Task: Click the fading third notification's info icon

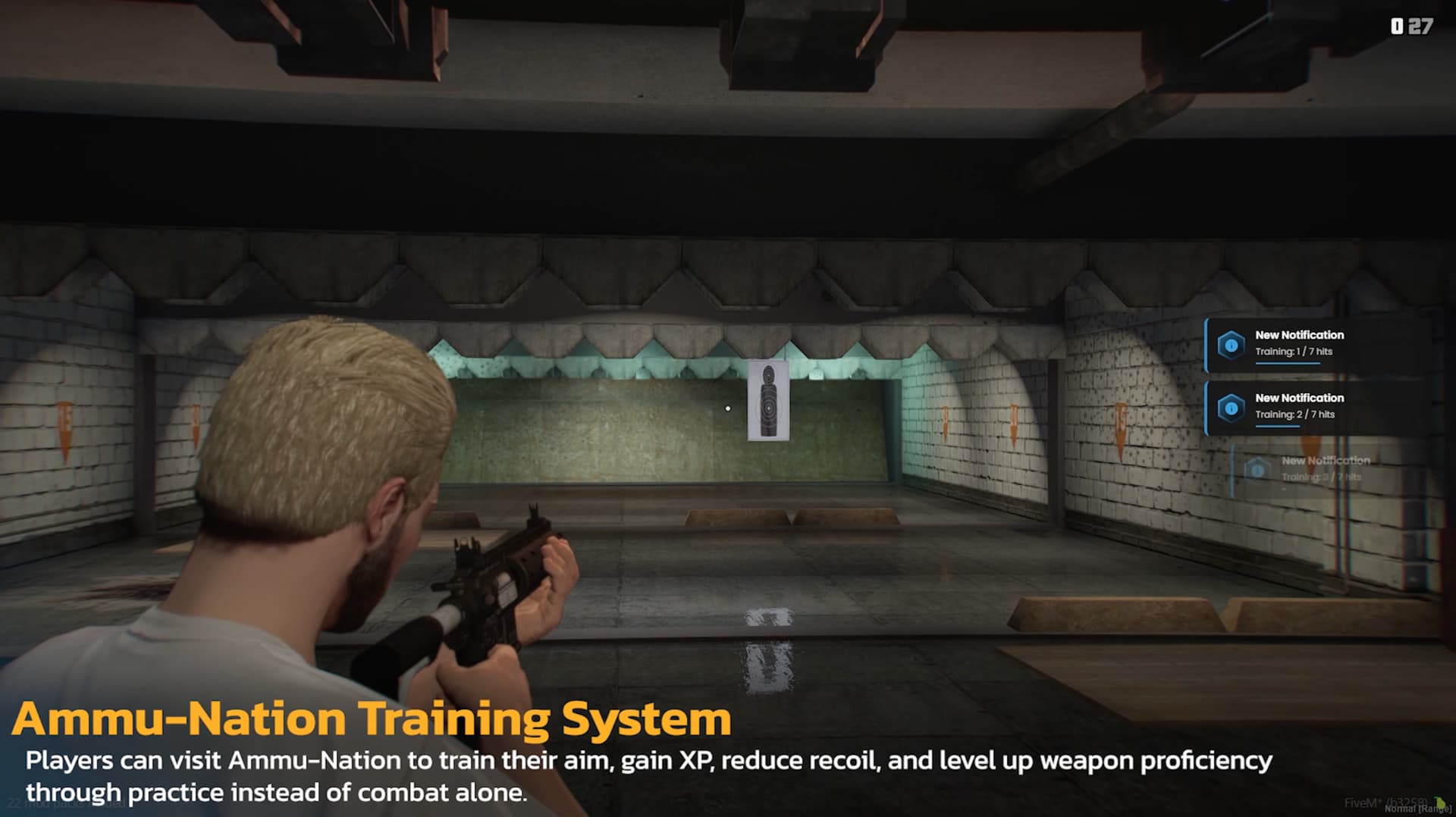Action: [1257, 468]
